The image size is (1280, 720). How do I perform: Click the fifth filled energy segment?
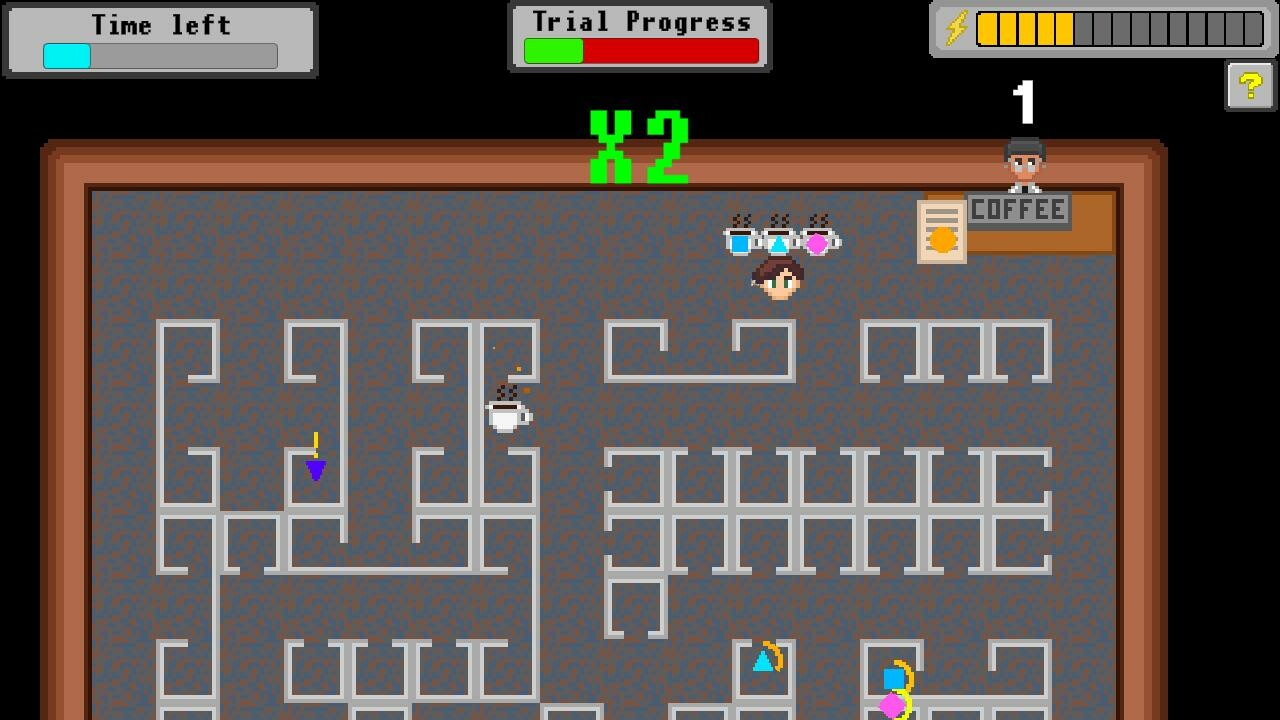tap(1062, 27)
